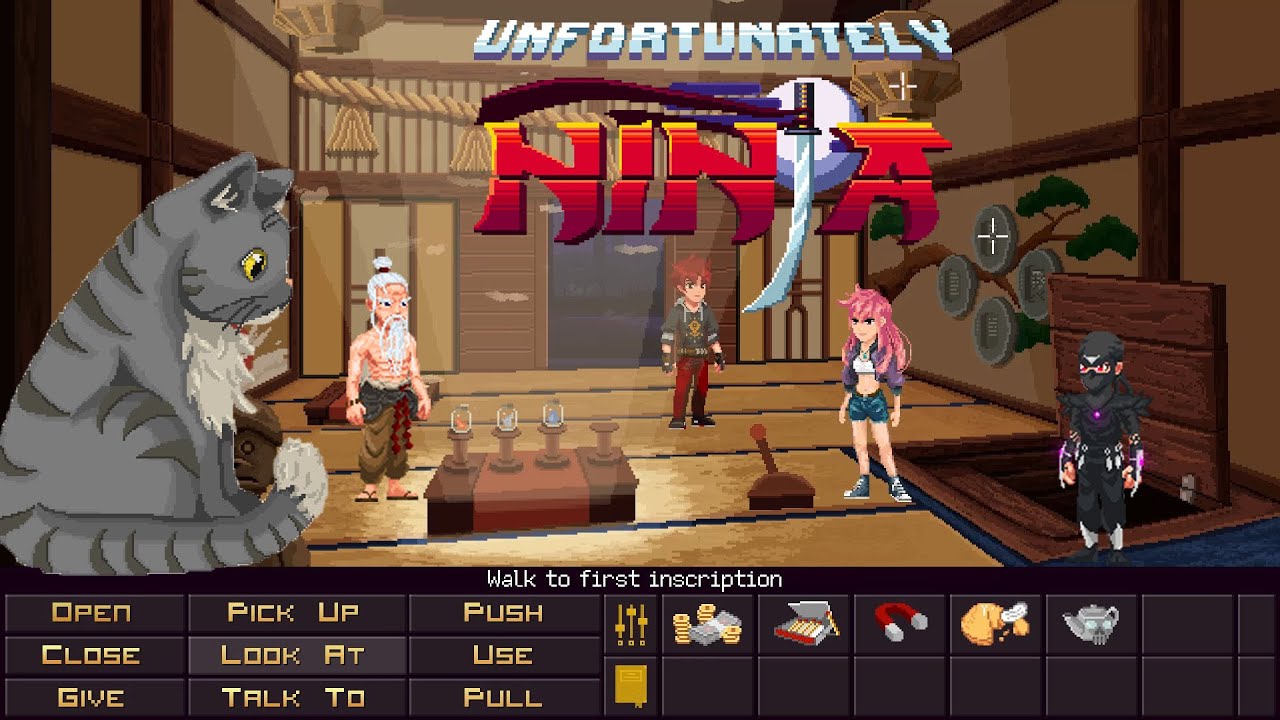Open the settings sliders icon
The height and width of the screenshot is (720, 1280).
coord(631,625)
